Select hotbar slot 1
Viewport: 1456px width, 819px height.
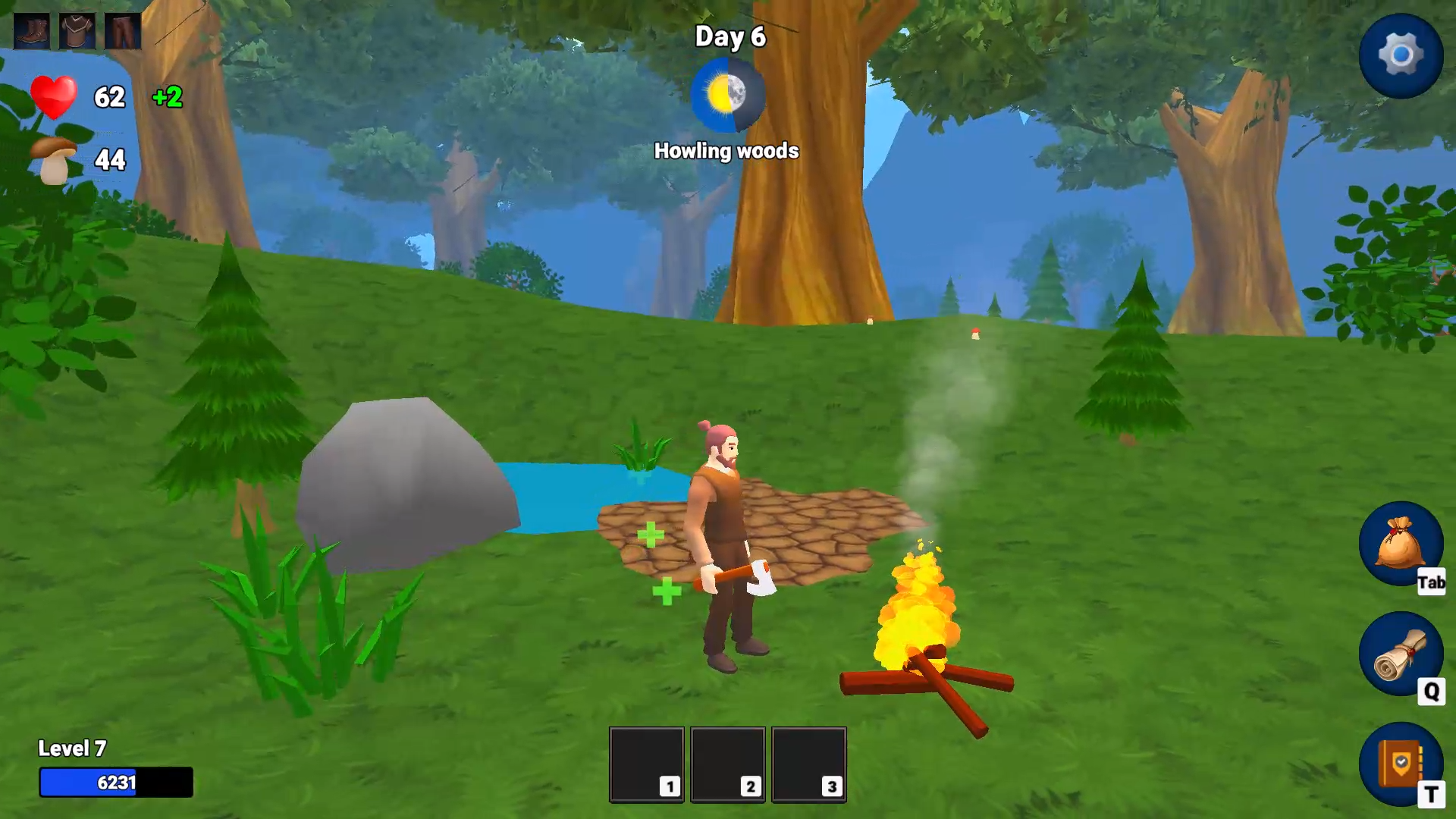pyautogui.click(x=646, y=764)
